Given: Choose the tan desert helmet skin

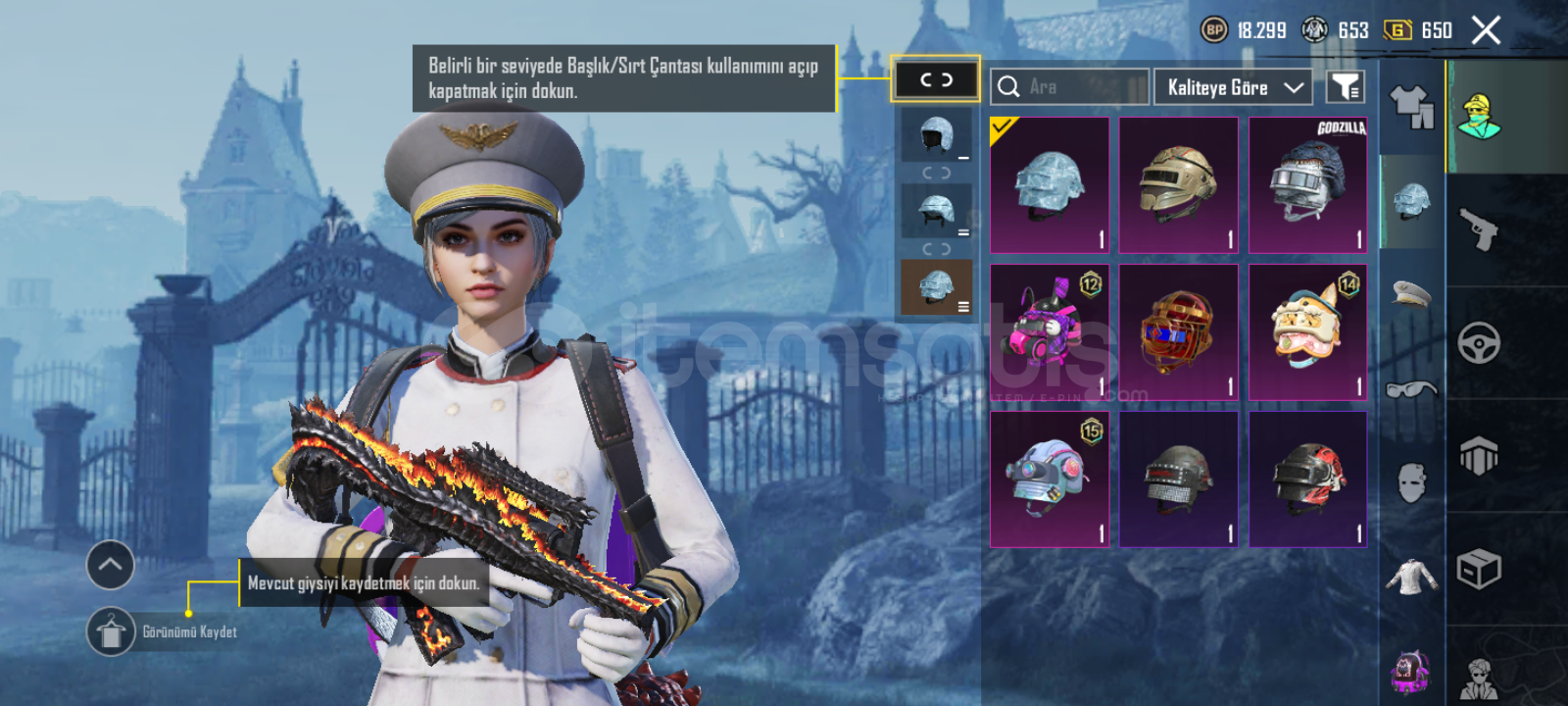Looking at the screenshot, I should tap(1178, 185).
